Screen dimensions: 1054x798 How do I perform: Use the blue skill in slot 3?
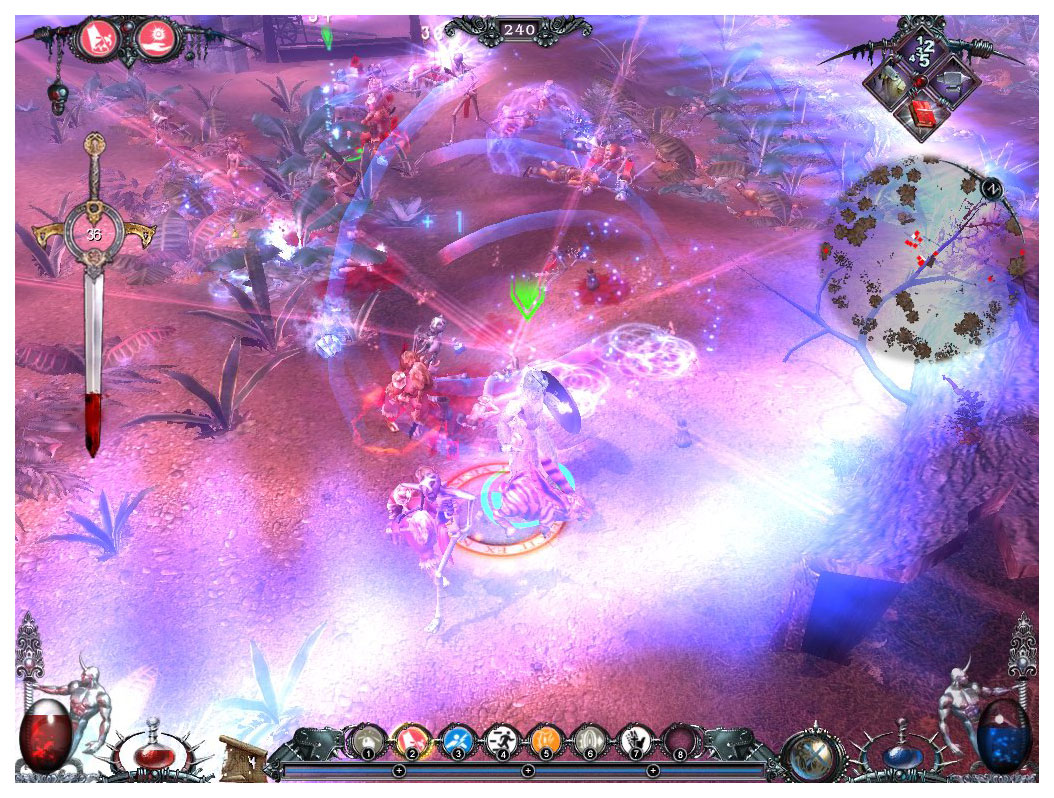(456, 741)
